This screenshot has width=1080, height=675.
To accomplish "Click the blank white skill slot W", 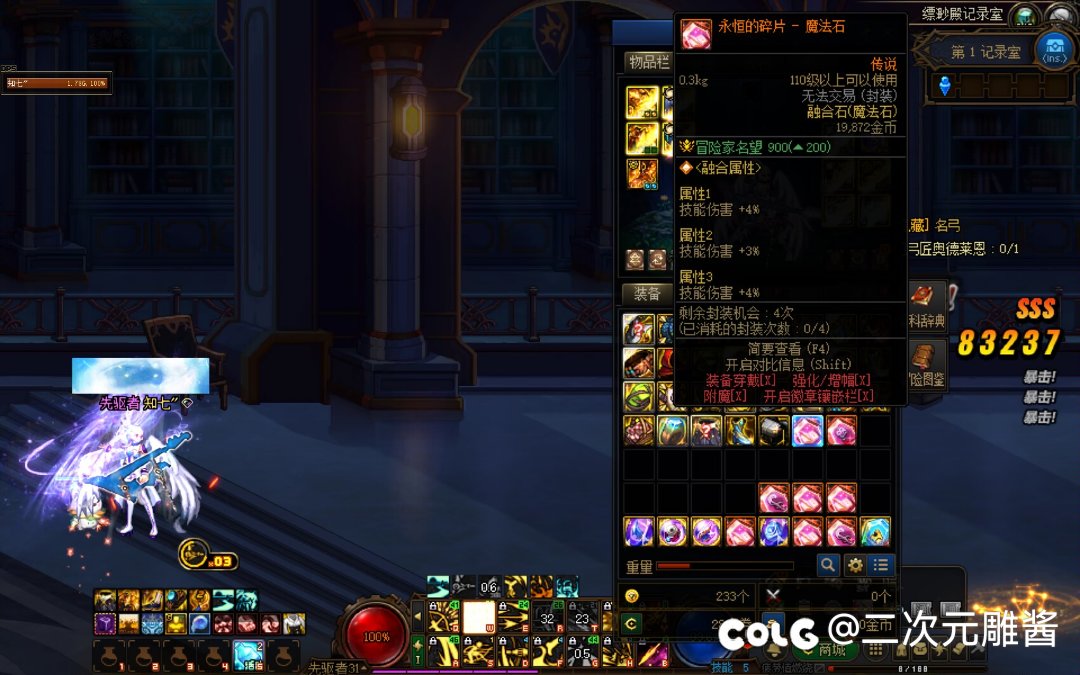I will point(479,618).
